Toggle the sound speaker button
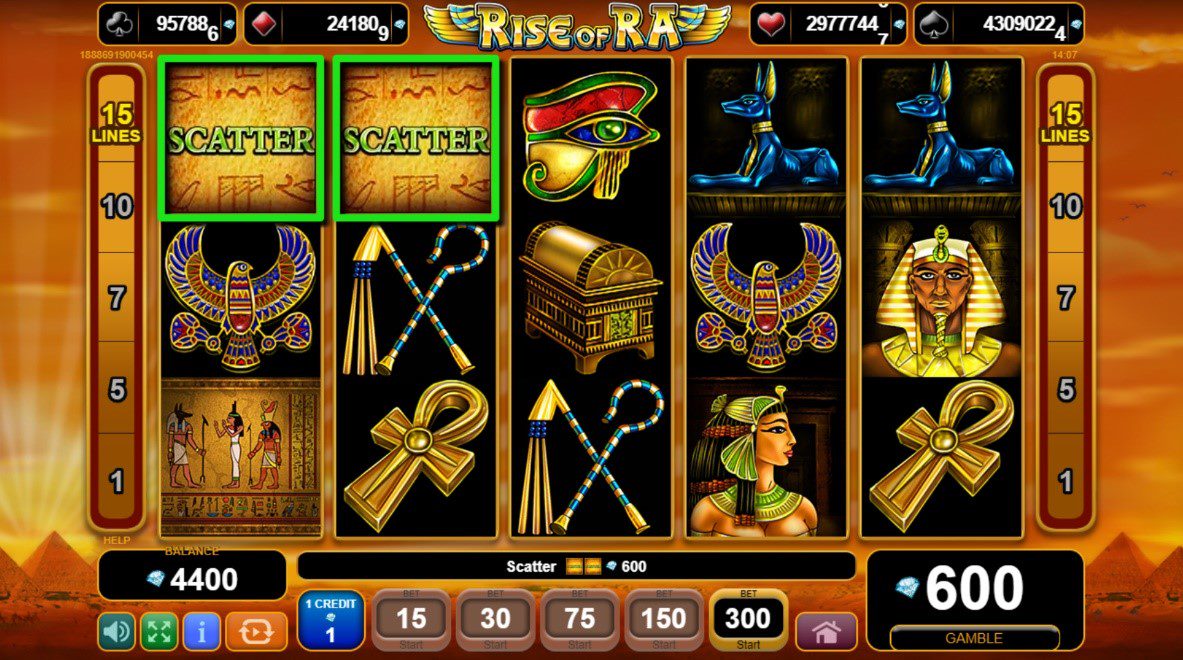1183x660 pixels. tap(116, 631)
